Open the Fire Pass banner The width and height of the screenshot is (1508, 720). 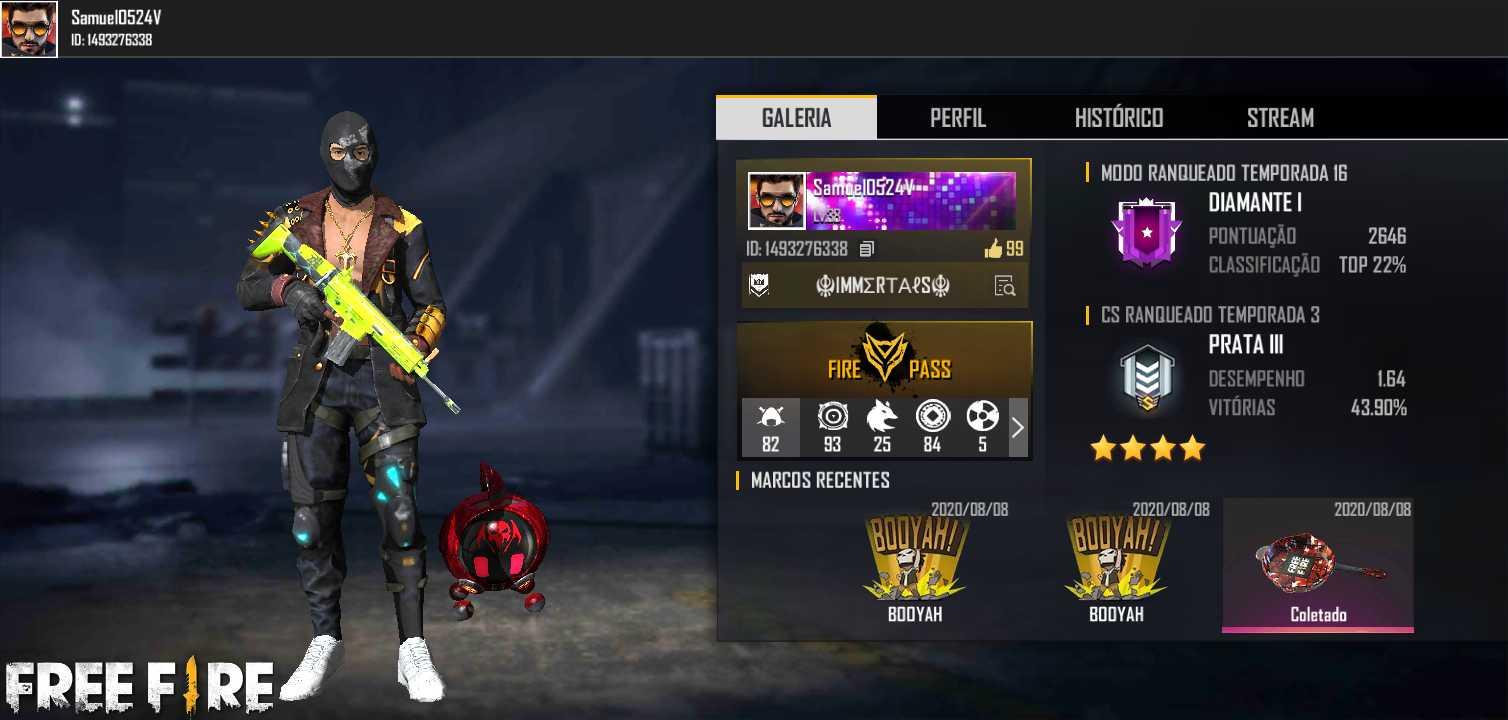(x=884, y=359)
